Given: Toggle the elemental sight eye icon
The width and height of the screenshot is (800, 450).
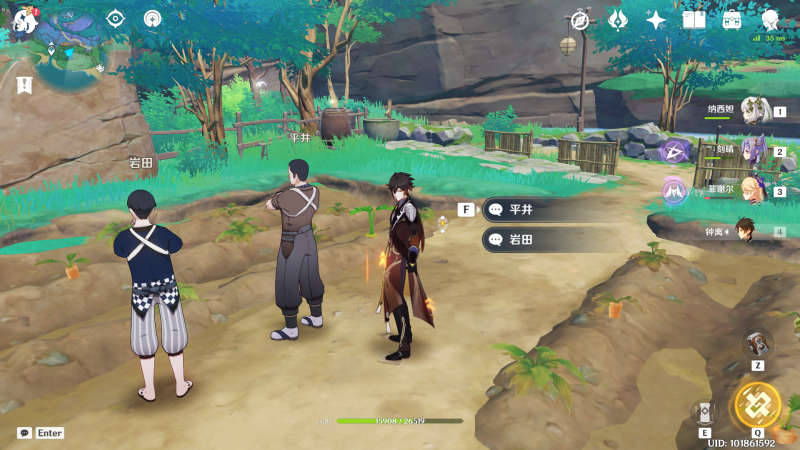Looking at the screenshot, I should [x=116, y=18].
